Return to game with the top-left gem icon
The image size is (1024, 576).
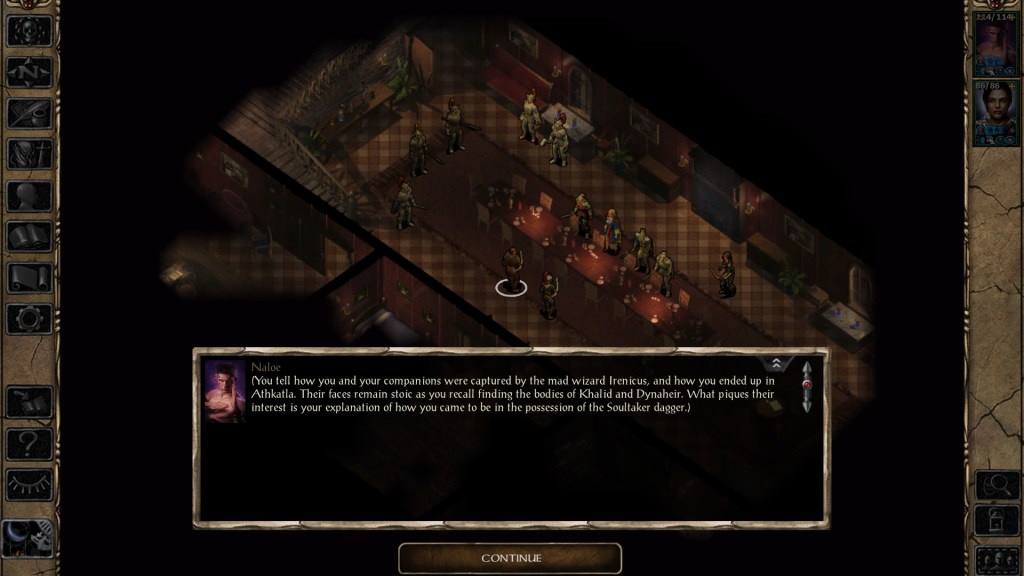(x=29, y=30)
